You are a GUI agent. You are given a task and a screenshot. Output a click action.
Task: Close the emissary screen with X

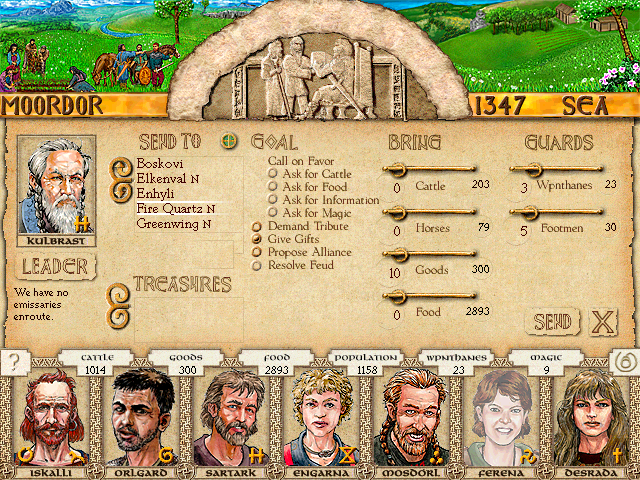[x=602, y=321]
